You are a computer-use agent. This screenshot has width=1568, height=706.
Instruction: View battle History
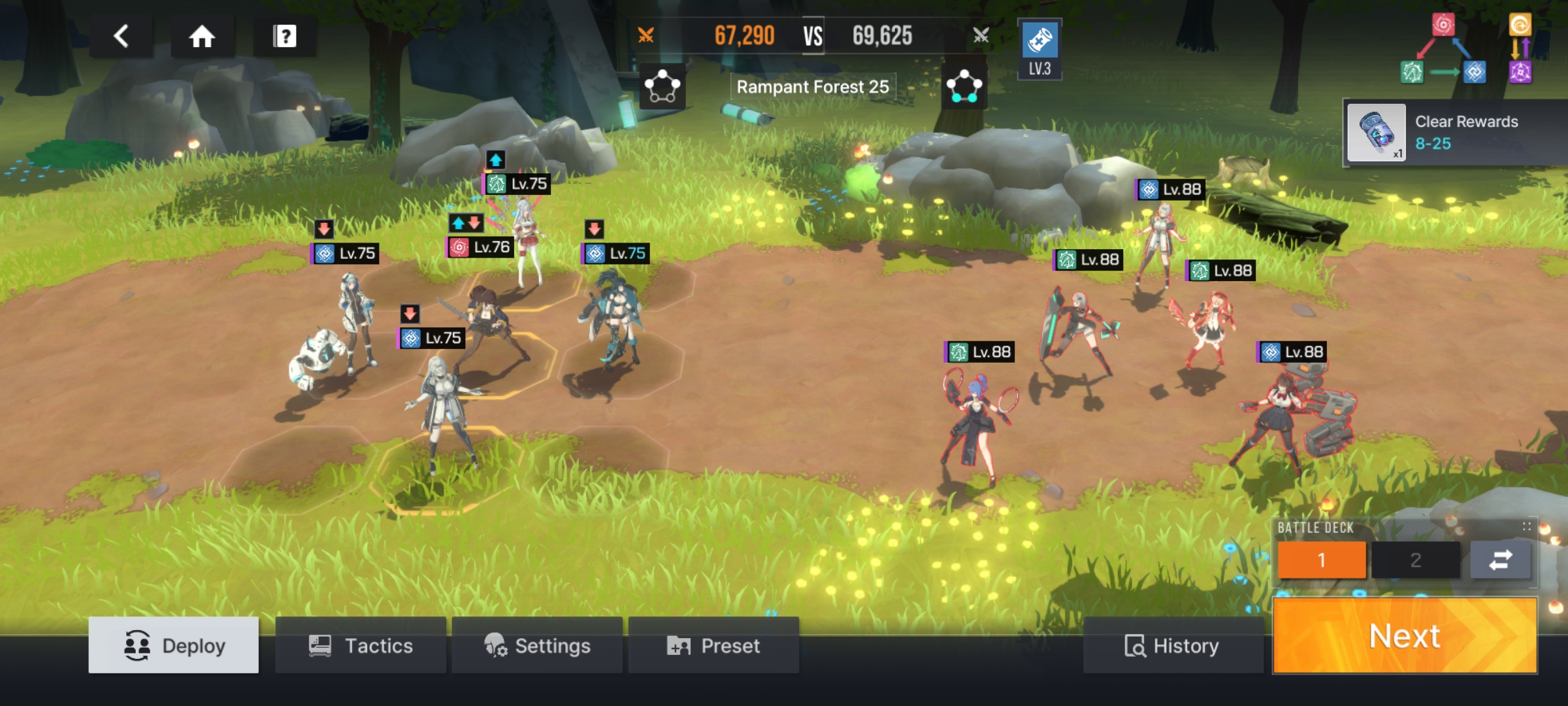click(1172, 645)
